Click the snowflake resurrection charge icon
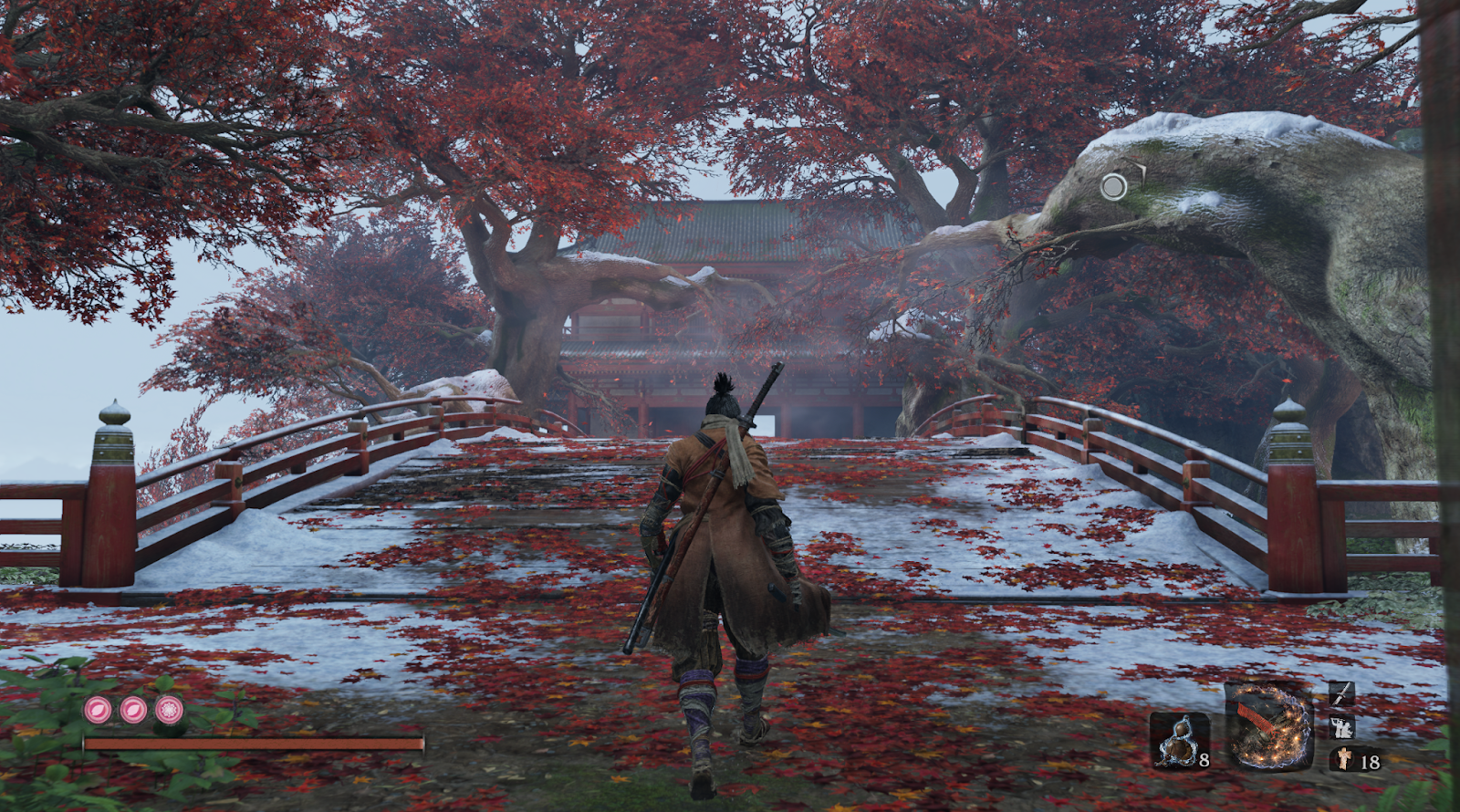Image resolution: width=1460 pixels, height=812 pixels. point(169,710)
